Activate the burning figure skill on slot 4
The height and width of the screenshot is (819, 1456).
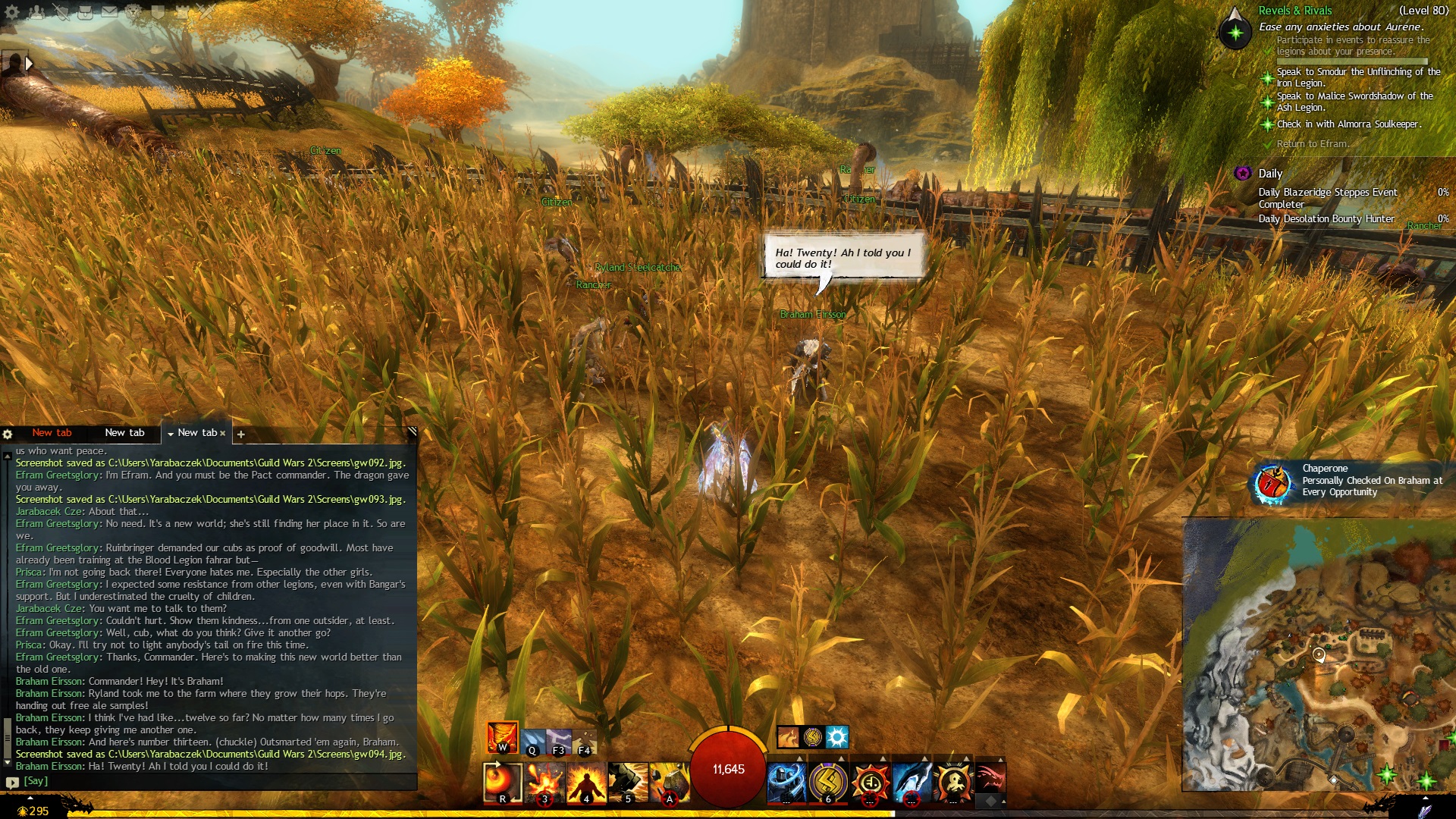(x=586, y=783)
